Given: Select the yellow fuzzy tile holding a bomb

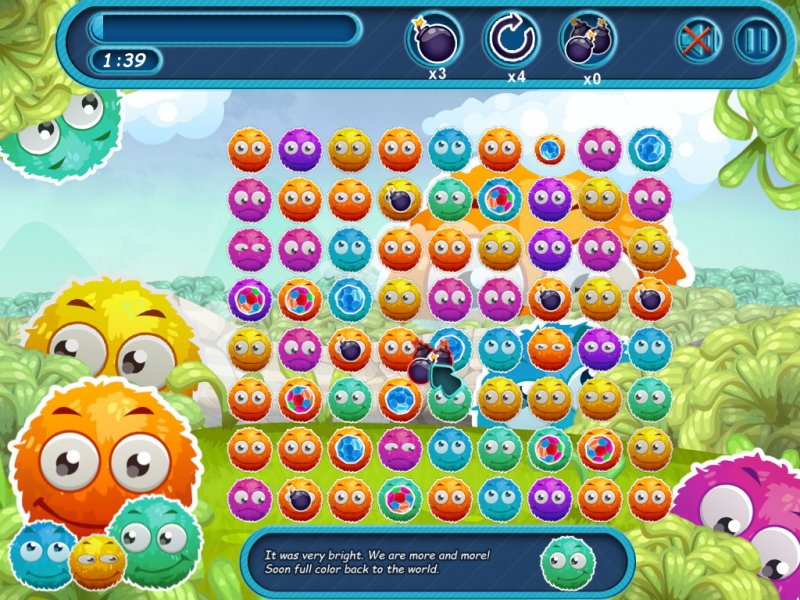Looking at the screenshot, I should click(400, 199).
